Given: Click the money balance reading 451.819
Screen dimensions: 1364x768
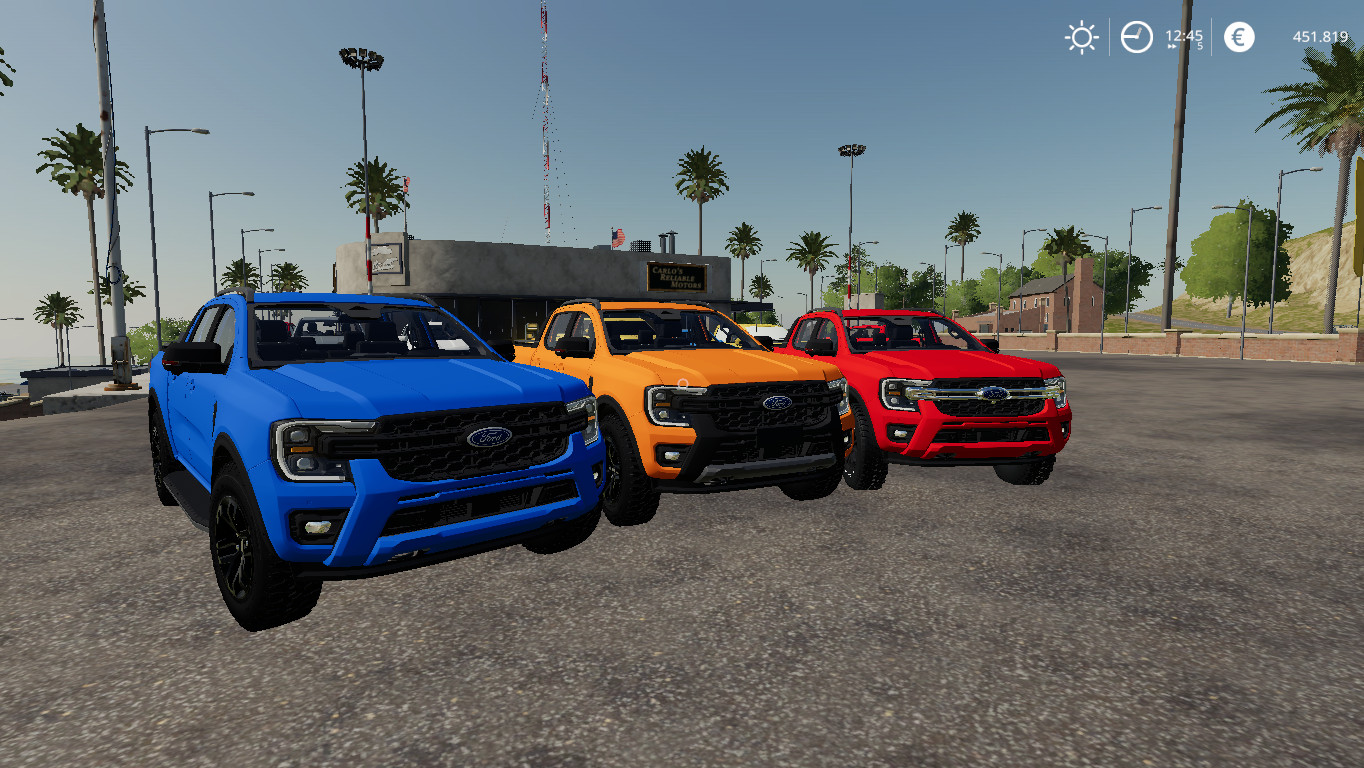Looking at the screenshot, I should point(1321,36).
